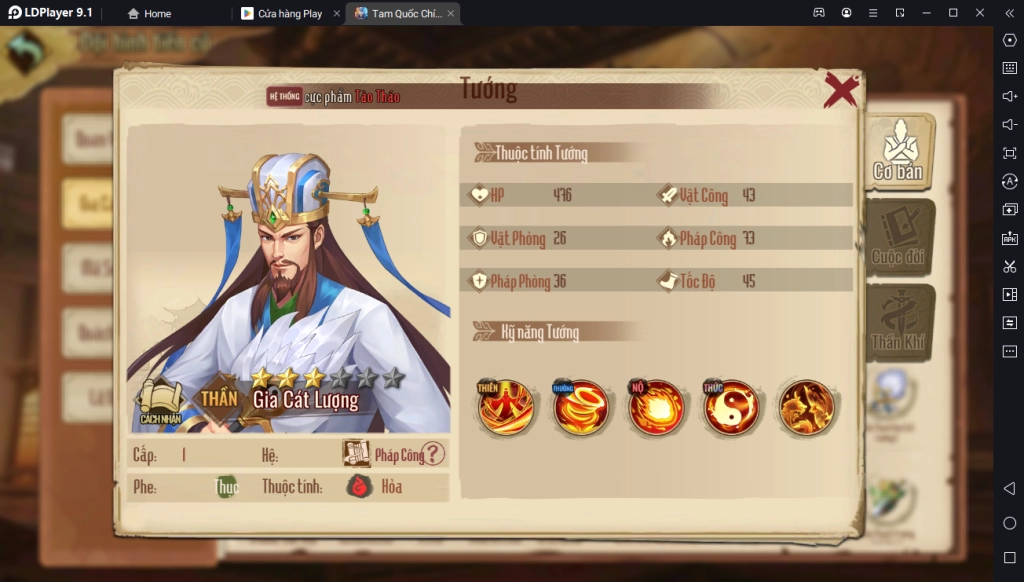This screenshot has height=582, width=1024.
Task: View the Thiên skill icon
Action: pos(506,408)
